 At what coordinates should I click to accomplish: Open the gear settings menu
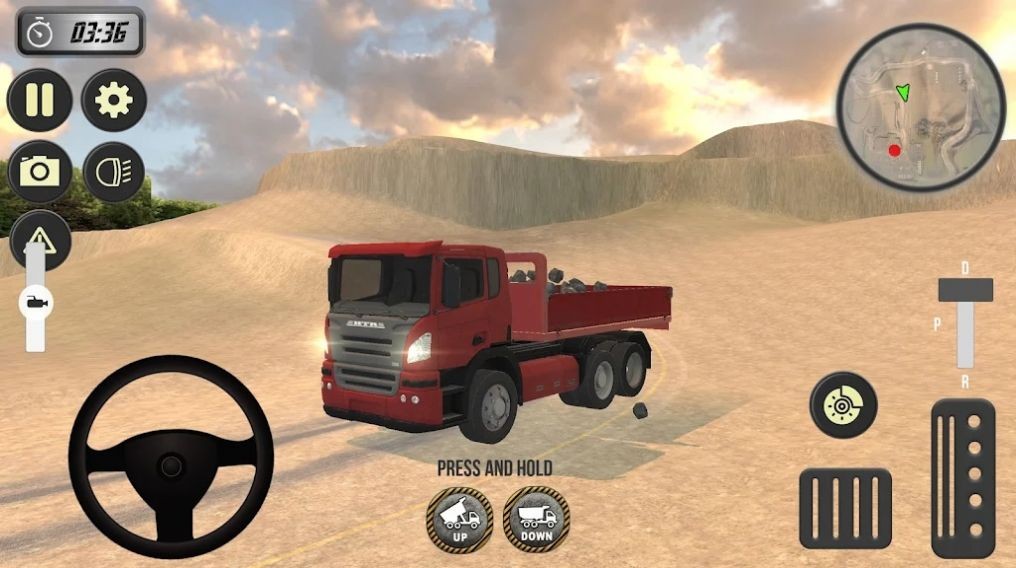114,100
